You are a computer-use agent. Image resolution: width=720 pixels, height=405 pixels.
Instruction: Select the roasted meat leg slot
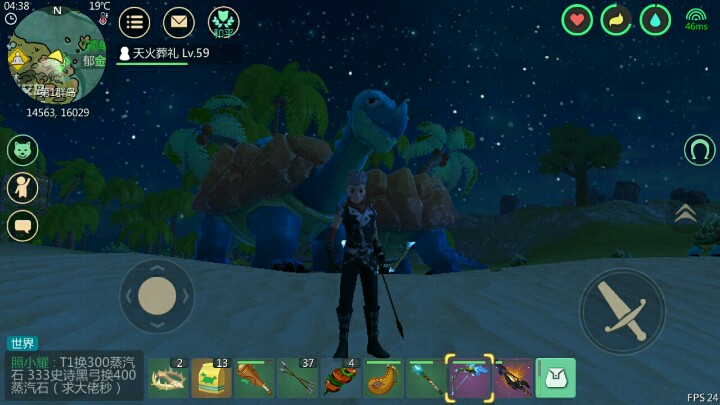click(x=254, y=378)
